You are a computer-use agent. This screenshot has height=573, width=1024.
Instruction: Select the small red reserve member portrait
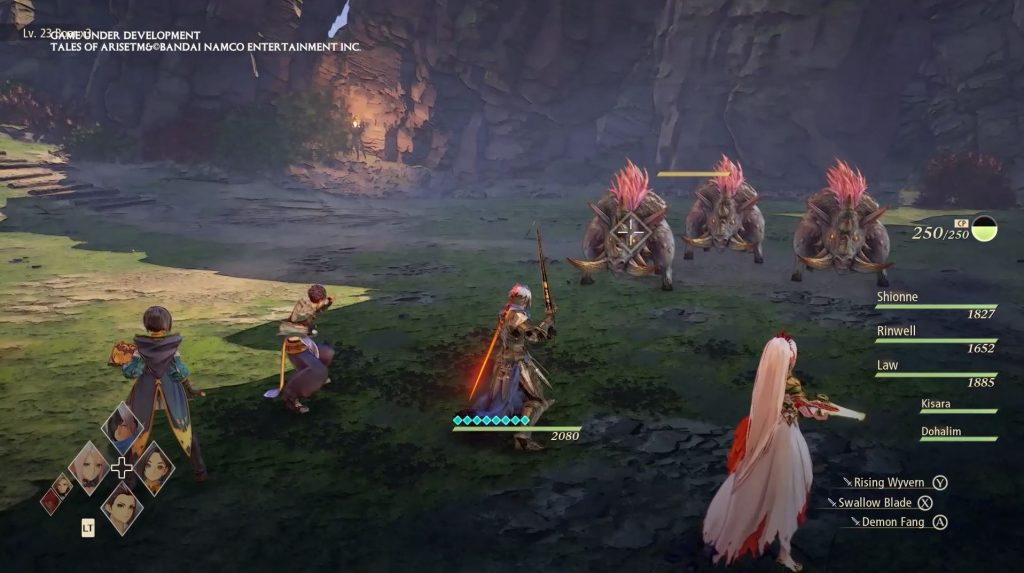click(x=50, y=501)
